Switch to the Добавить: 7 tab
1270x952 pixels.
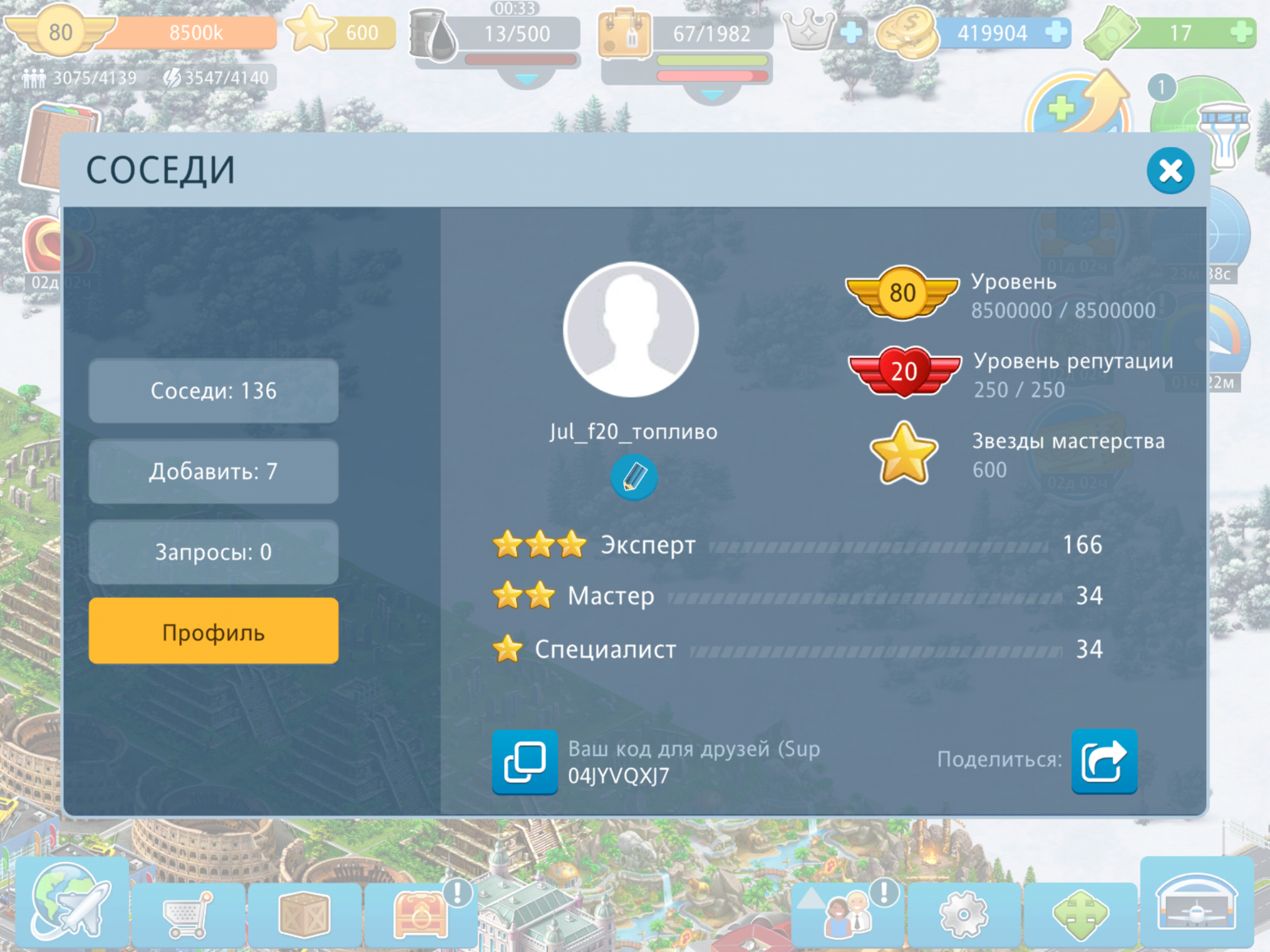tap(213, 472)
